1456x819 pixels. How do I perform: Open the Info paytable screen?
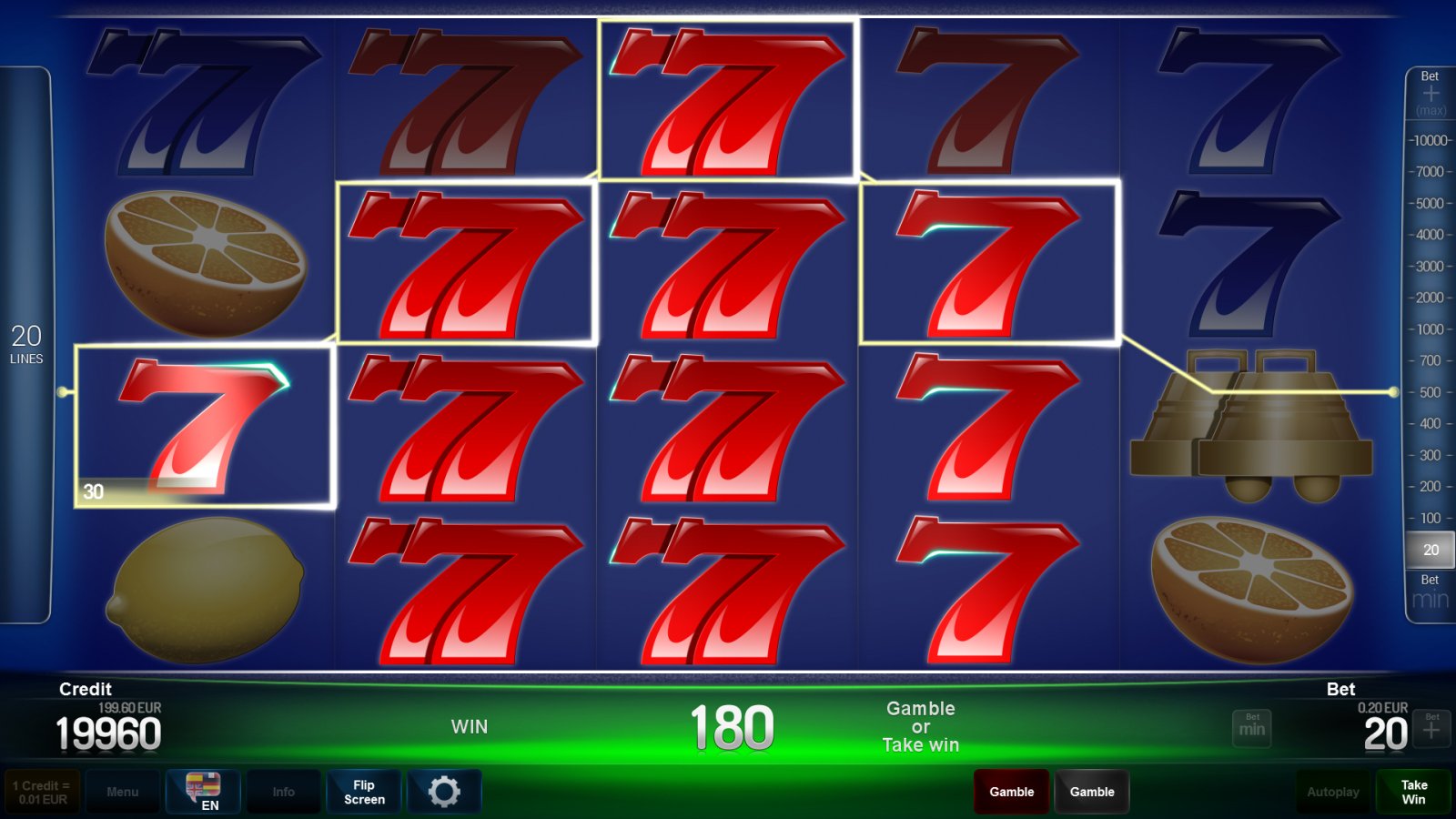tap(284, 791)
